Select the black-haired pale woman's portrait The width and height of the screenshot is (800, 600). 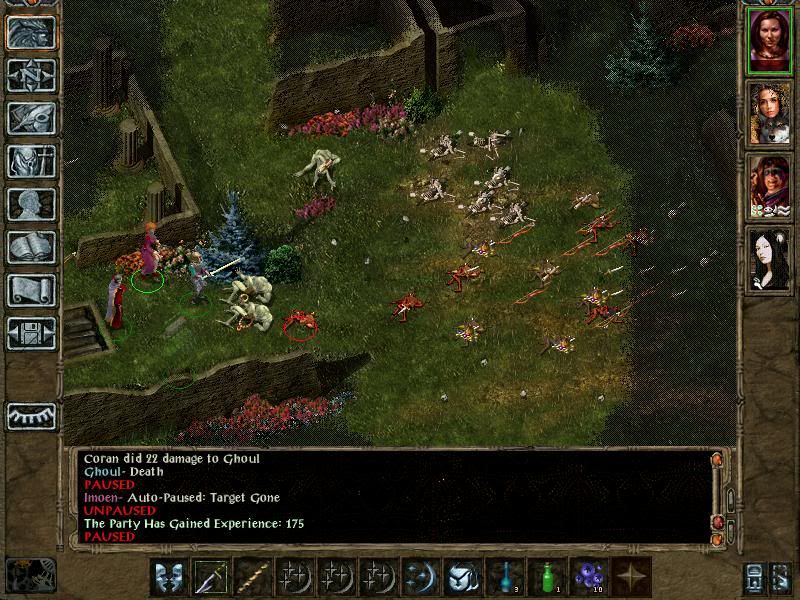[769, 259]
